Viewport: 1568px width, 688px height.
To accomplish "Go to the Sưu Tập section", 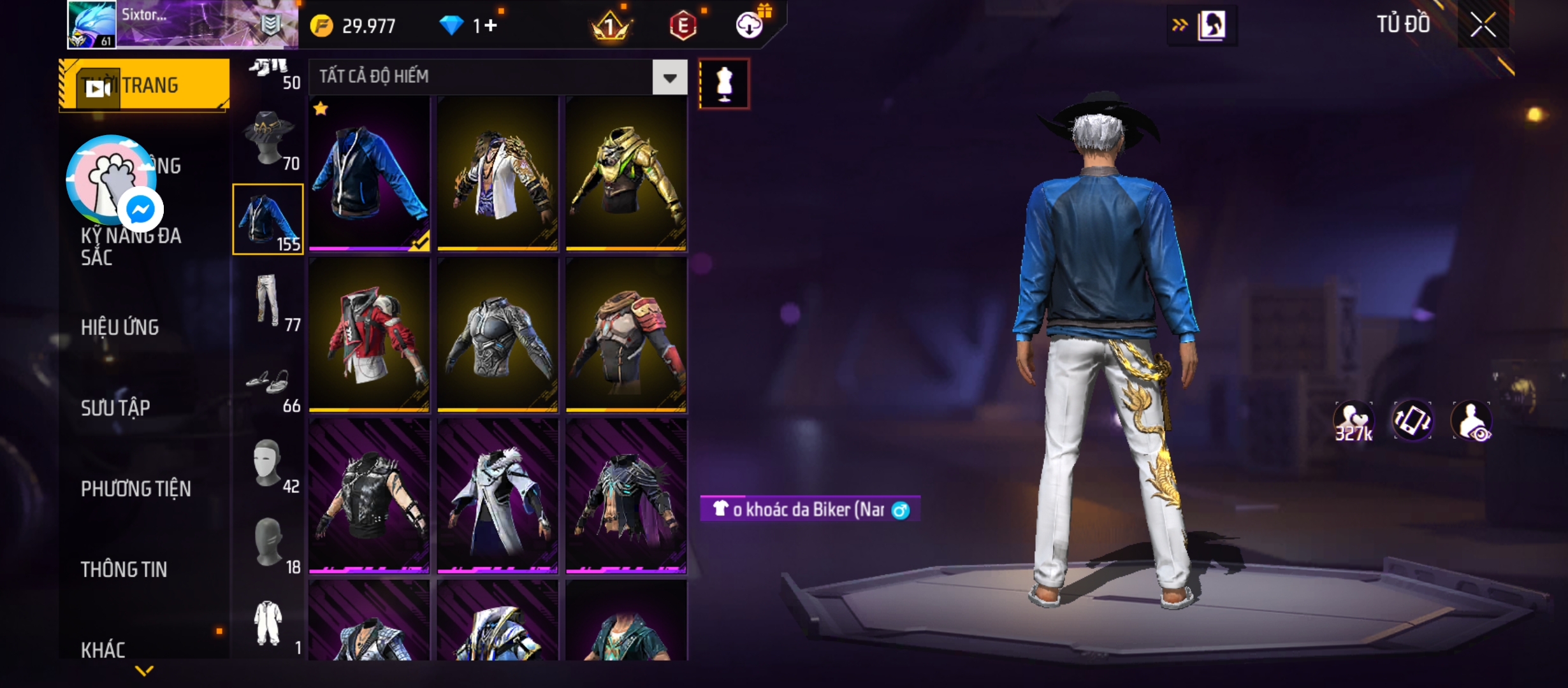I will click(115, 408).
